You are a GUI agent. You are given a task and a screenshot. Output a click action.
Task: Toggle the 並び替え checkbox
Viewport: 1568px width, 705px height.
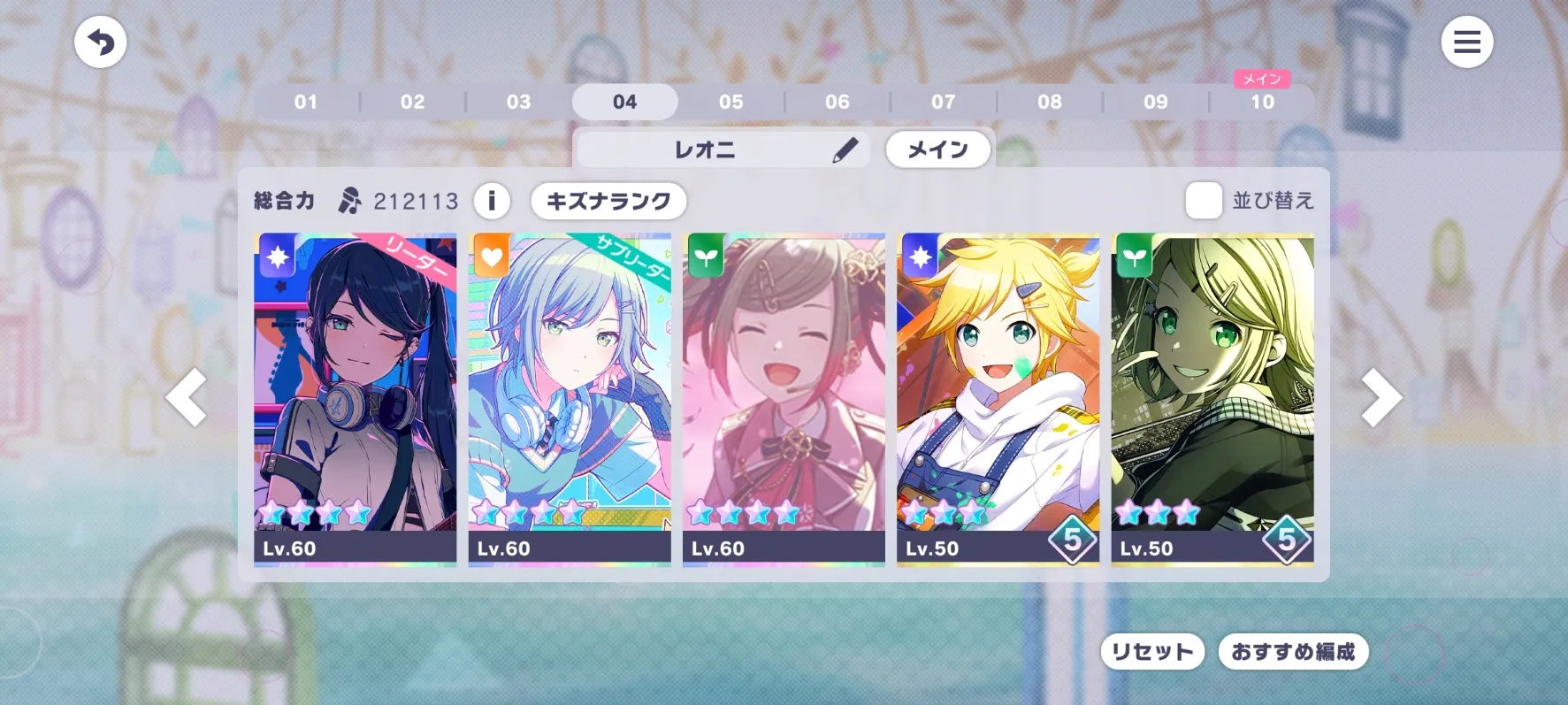tap(1203, 201)
